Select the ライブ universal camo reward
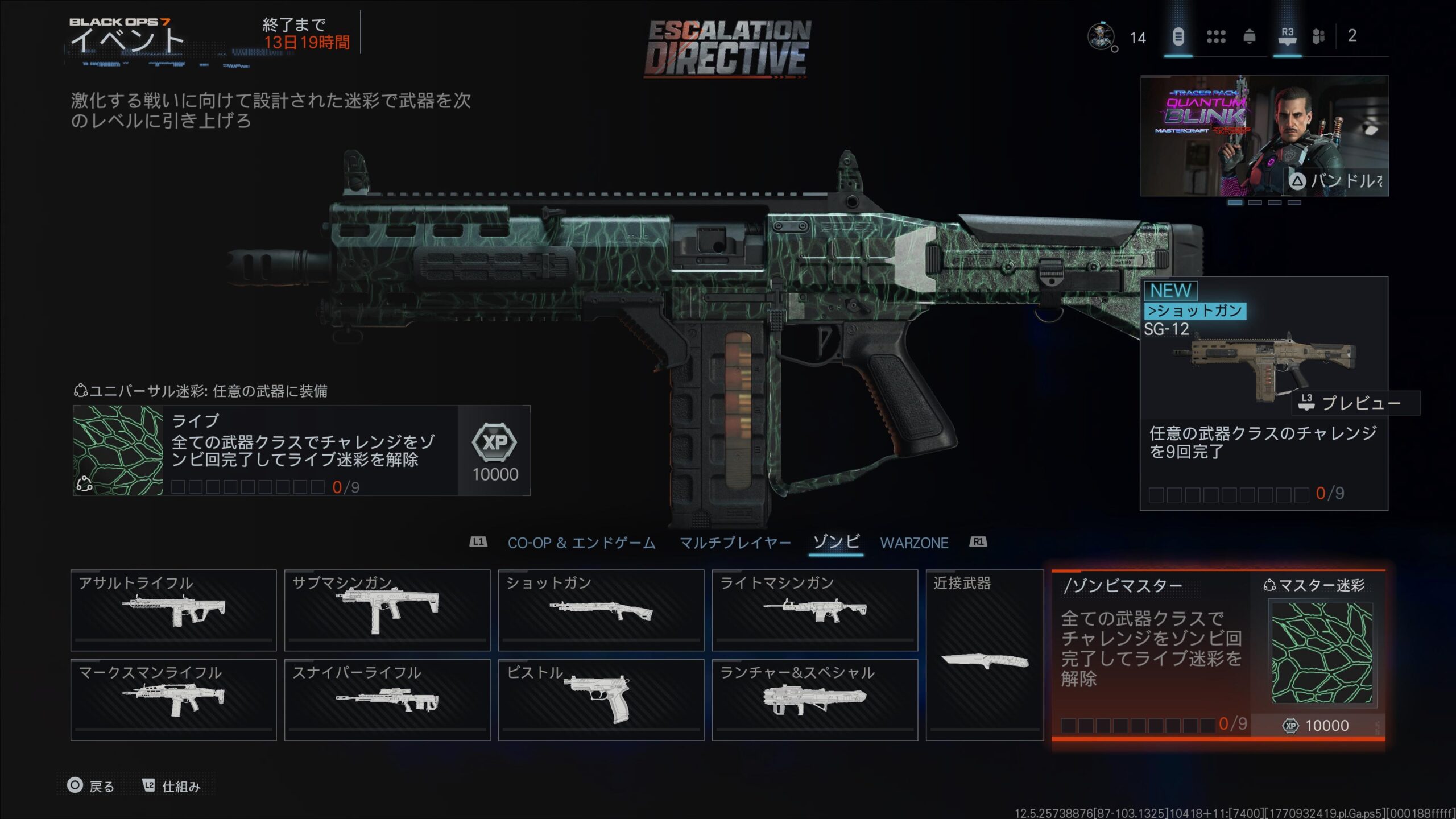The width and height of the screenshot is (1456, 819). (301, 450)
